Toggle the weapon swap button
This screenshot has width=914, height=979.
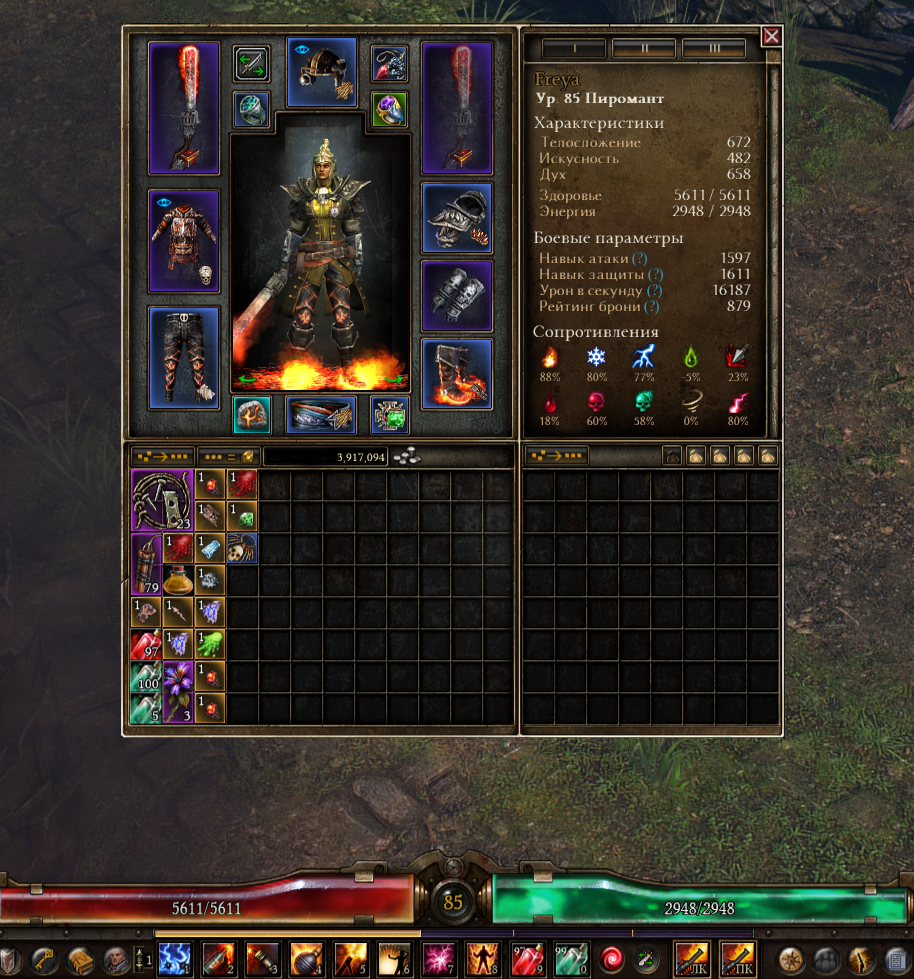tap(251, 64)
